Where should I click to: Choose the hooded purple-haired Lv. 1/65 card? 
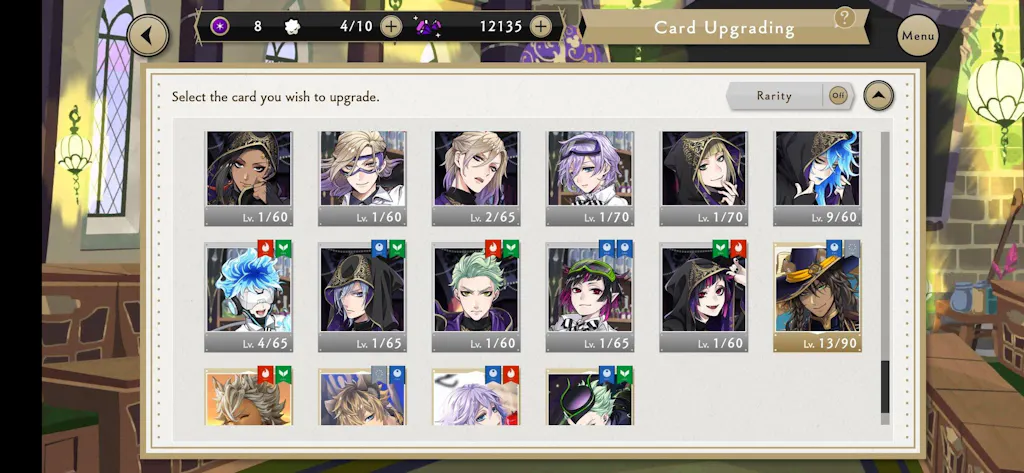(x=362, y=296)
